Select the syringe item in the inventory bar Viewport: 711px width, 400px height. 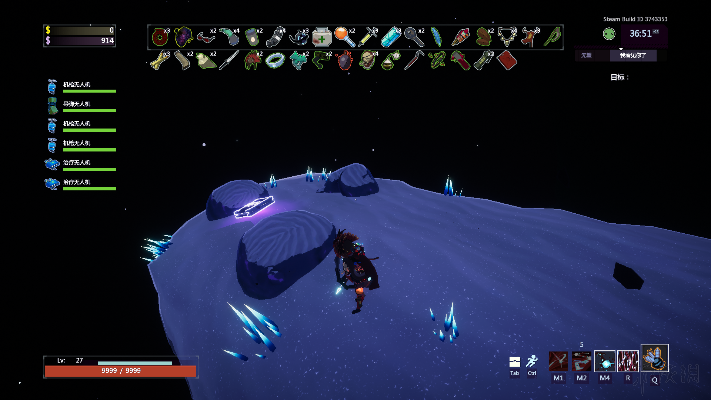point(367,37)
